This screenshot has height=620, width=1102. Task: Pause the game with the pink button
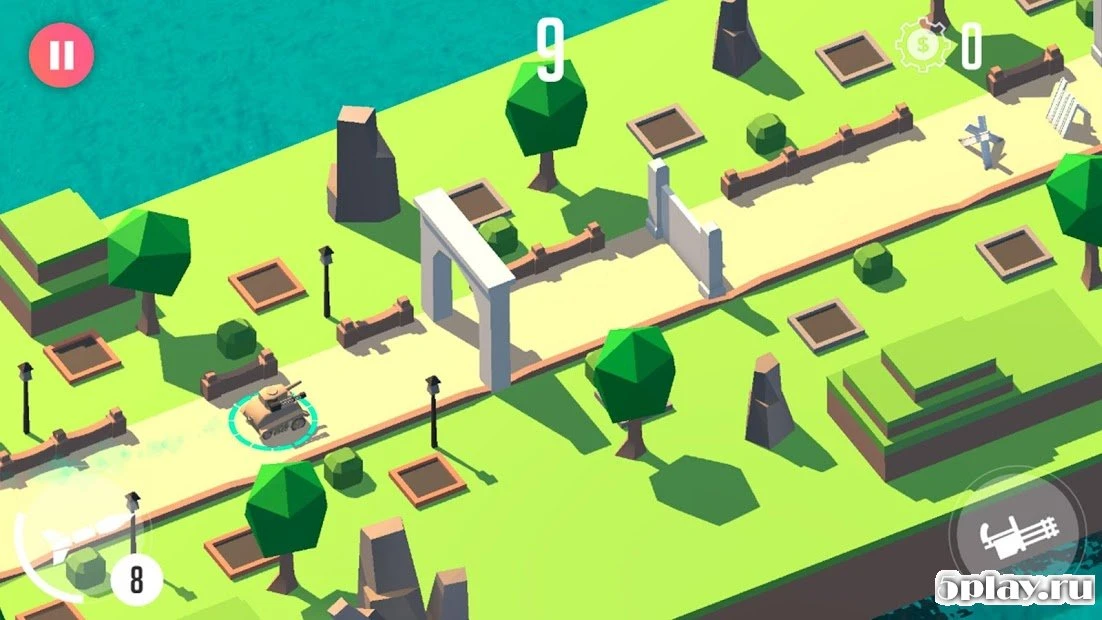(x=61, y=54)
